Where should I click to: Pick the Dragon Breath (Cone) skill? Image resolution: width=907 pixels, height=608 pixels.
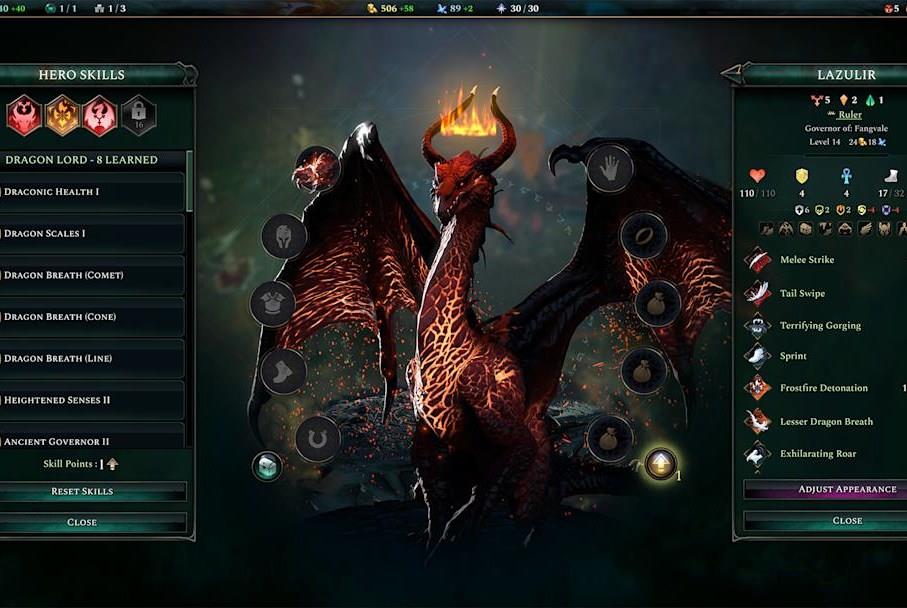pos(92,317)
